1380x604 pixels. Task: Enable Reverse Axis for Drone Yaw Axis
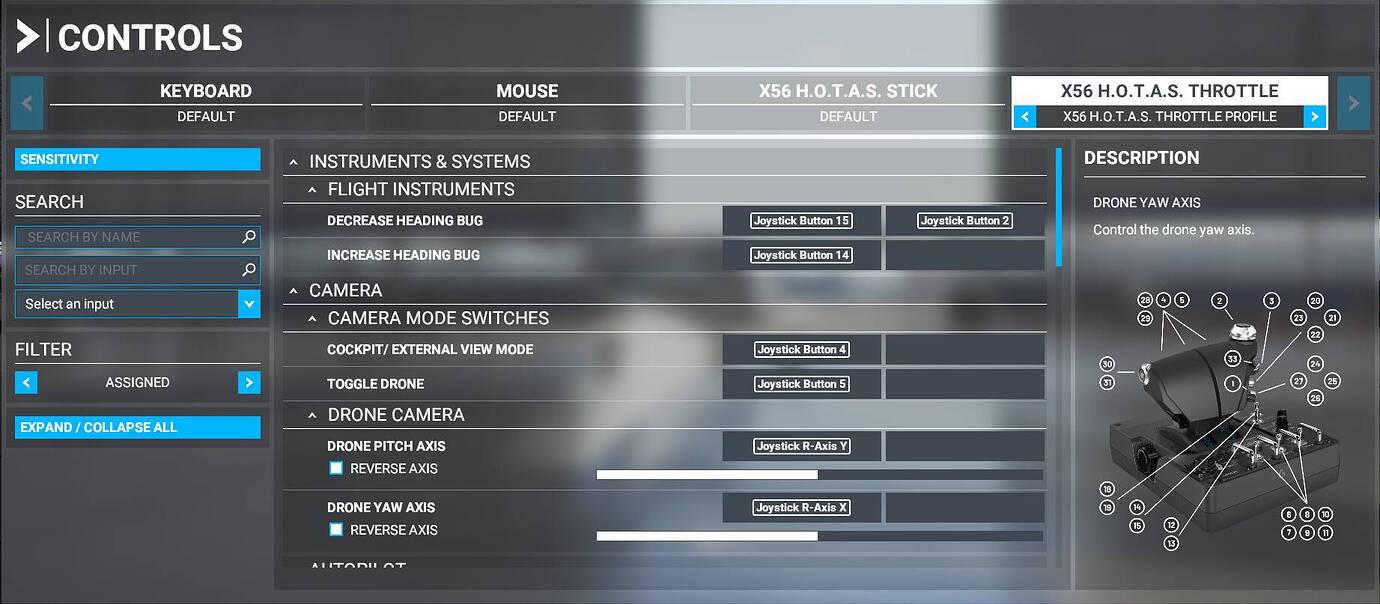(336, 530)
